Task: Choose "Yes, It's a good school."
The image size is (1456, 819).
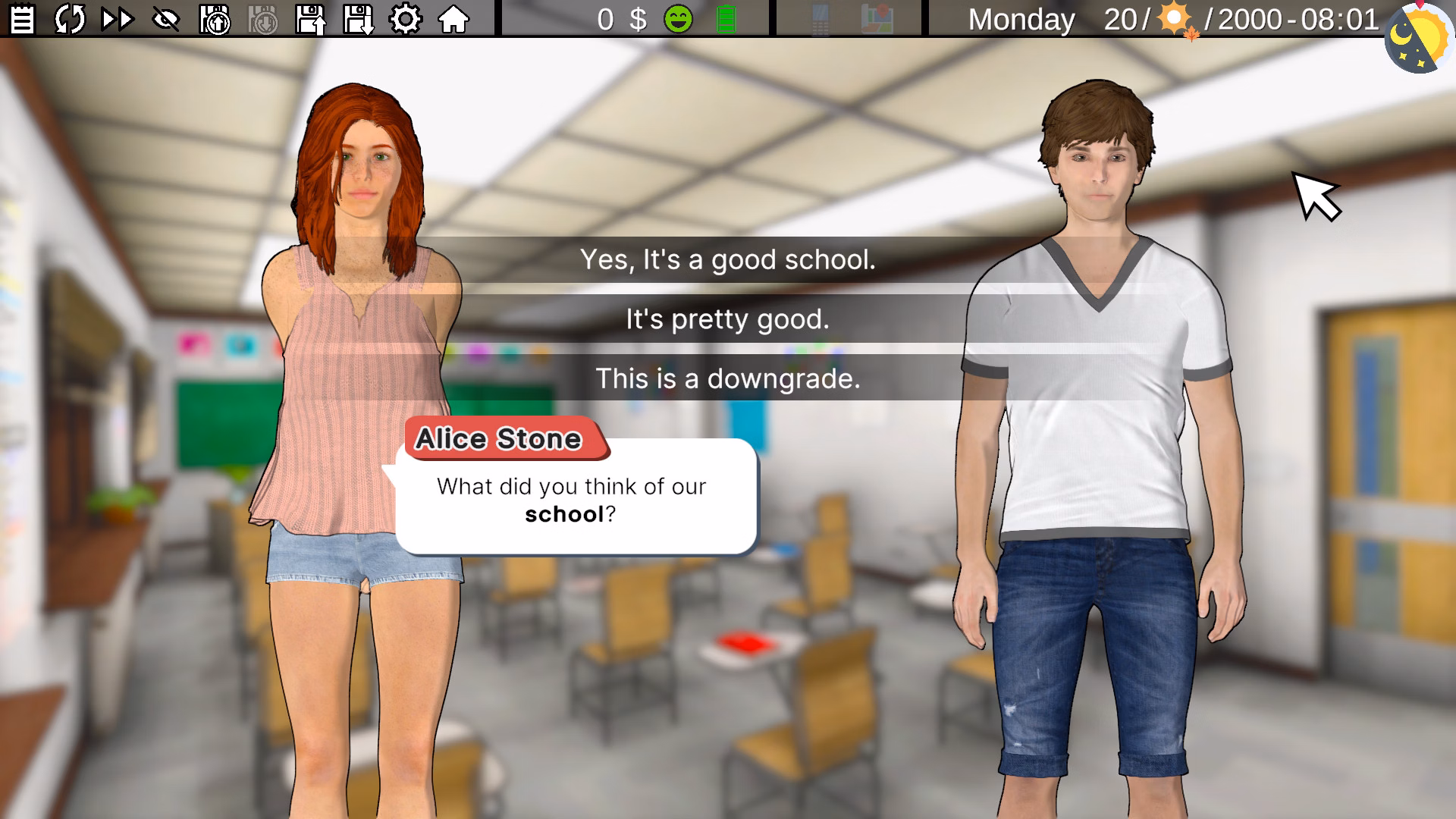Action: click(x=728, y=262)
